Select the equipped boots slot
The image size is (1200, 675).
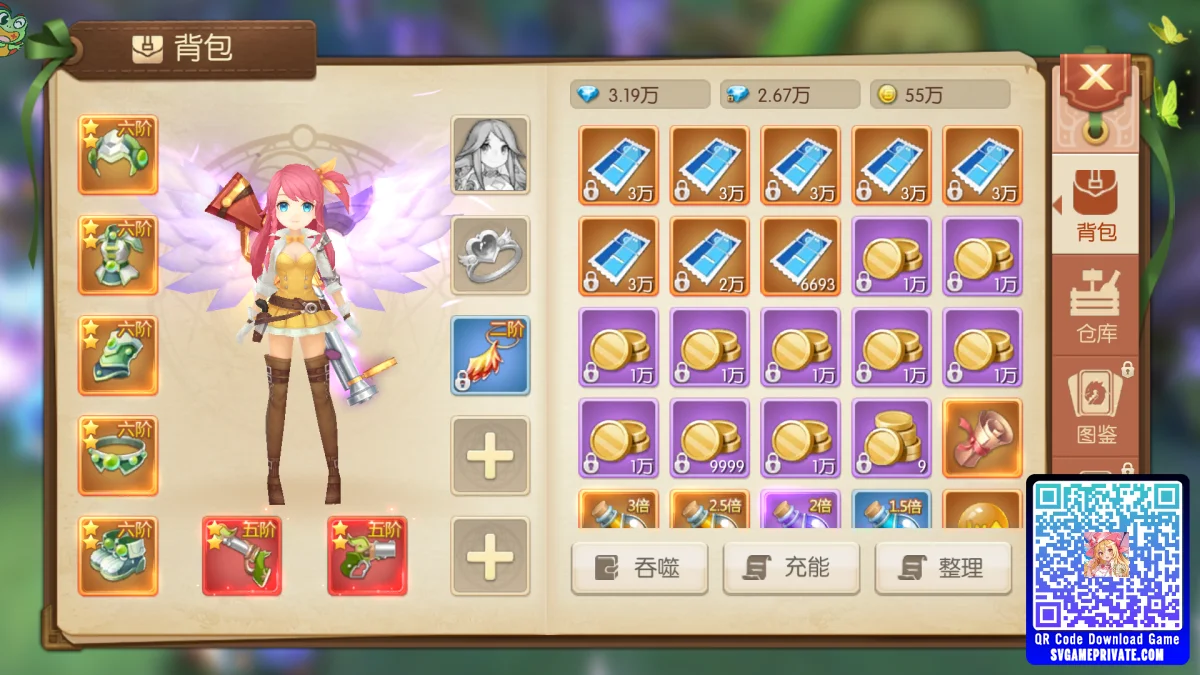coord(118,556)
